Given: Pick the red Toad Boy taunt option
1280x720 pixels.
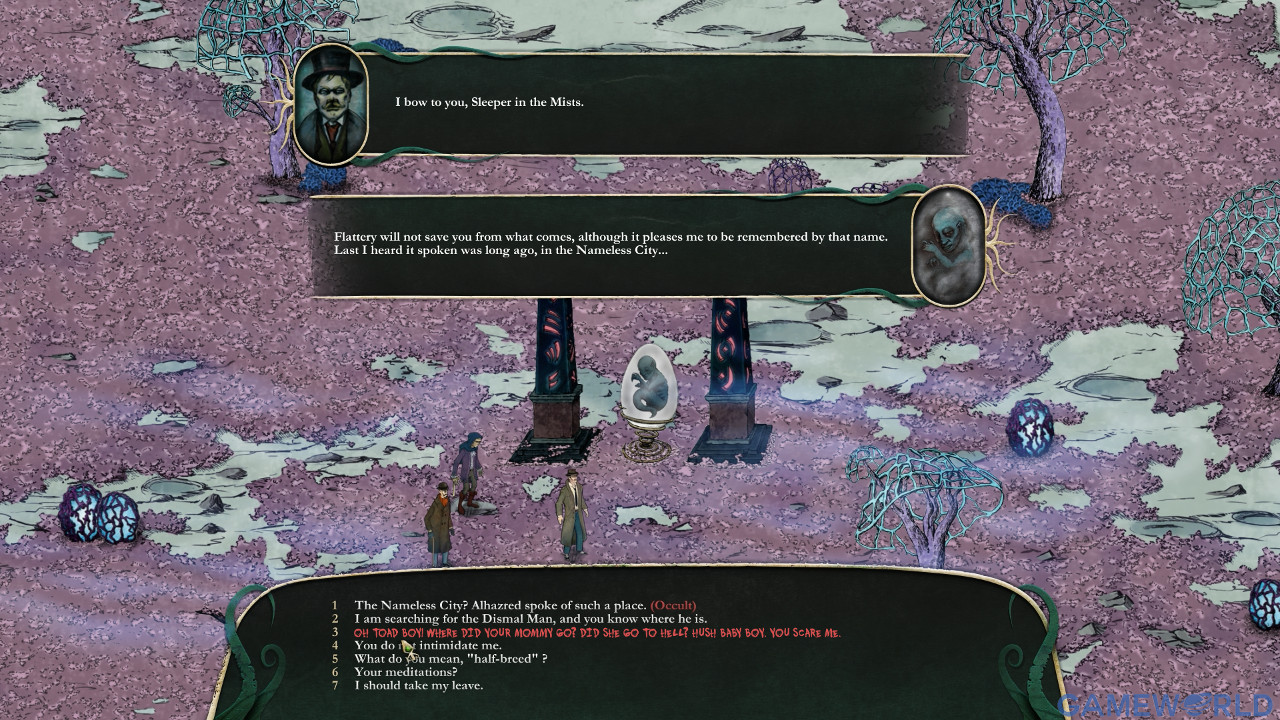Looking at the screenshot, I should [598, 632].
